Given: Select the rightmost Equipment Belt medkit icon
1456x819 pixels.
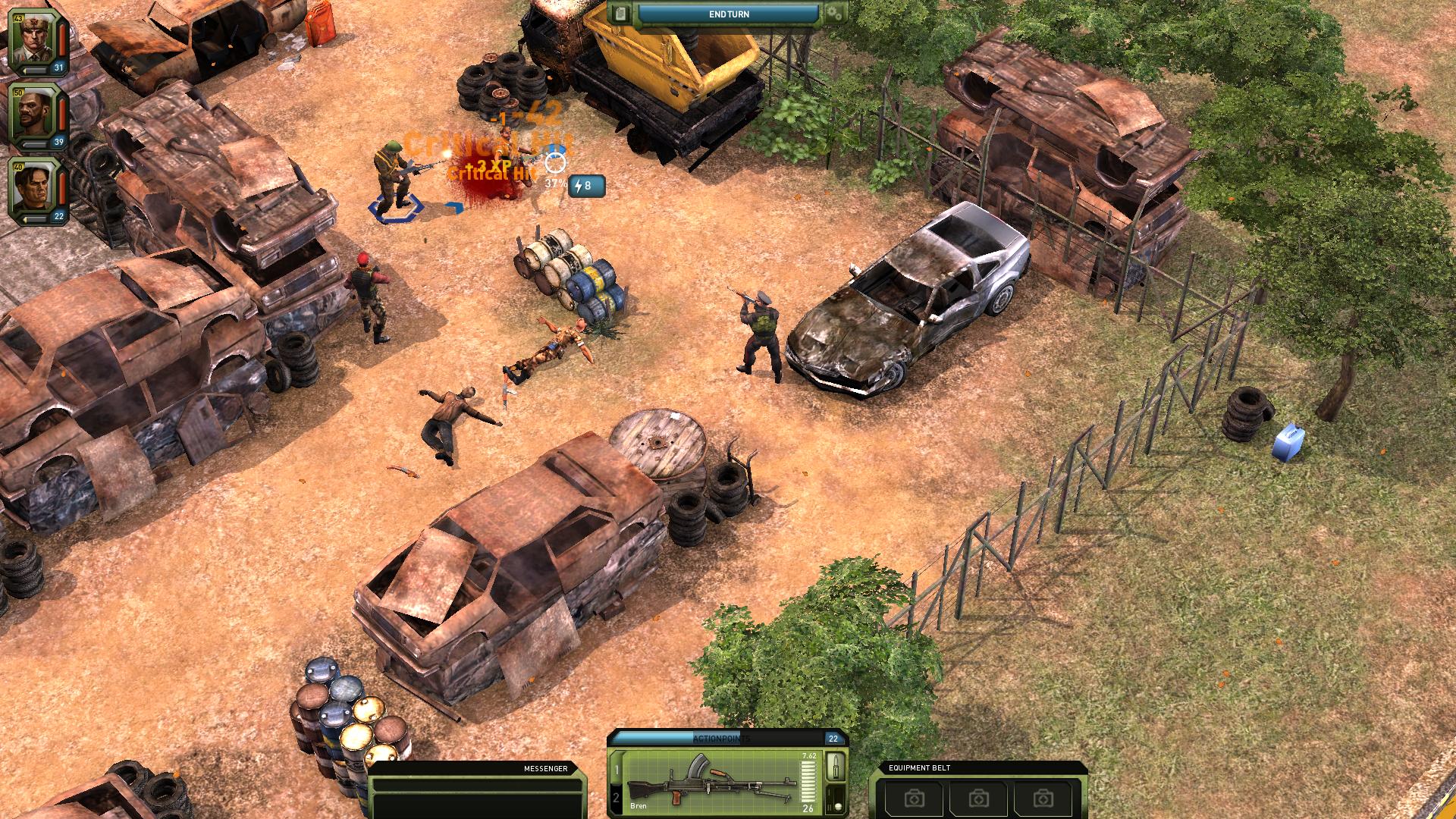Looking at the screenshot, I should [1044, 799].
